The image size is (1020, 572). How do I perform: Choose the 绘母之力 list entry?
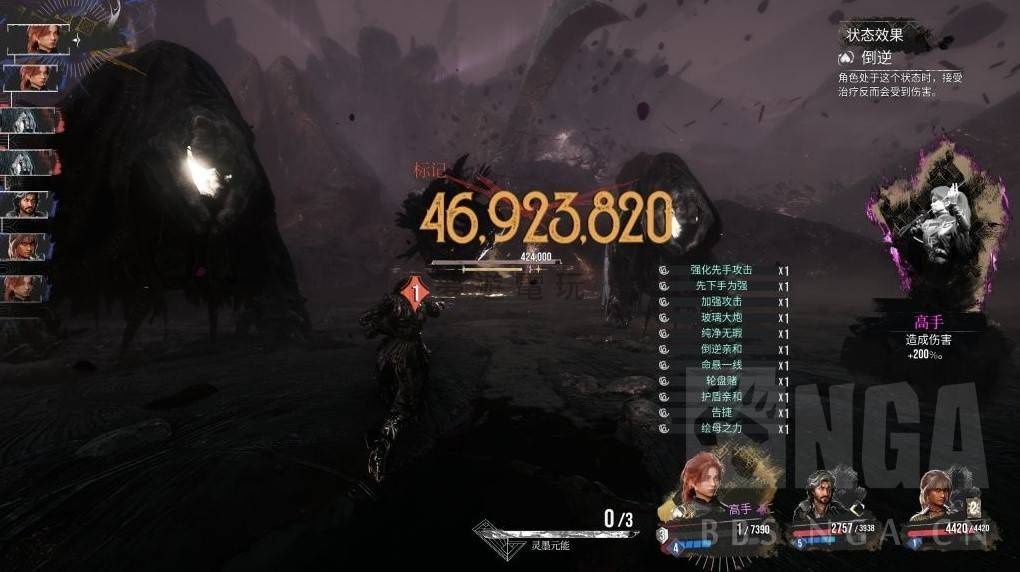pyautogui.click(x=720, y=428)
